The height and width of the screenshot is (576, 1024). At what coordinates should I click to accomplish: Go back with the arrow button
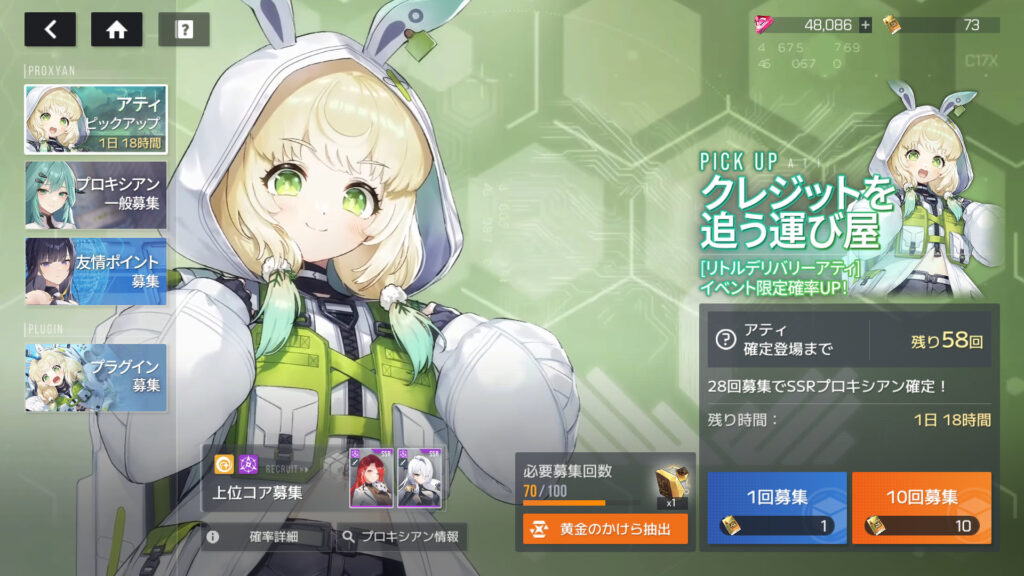click(x=50, y=29)
